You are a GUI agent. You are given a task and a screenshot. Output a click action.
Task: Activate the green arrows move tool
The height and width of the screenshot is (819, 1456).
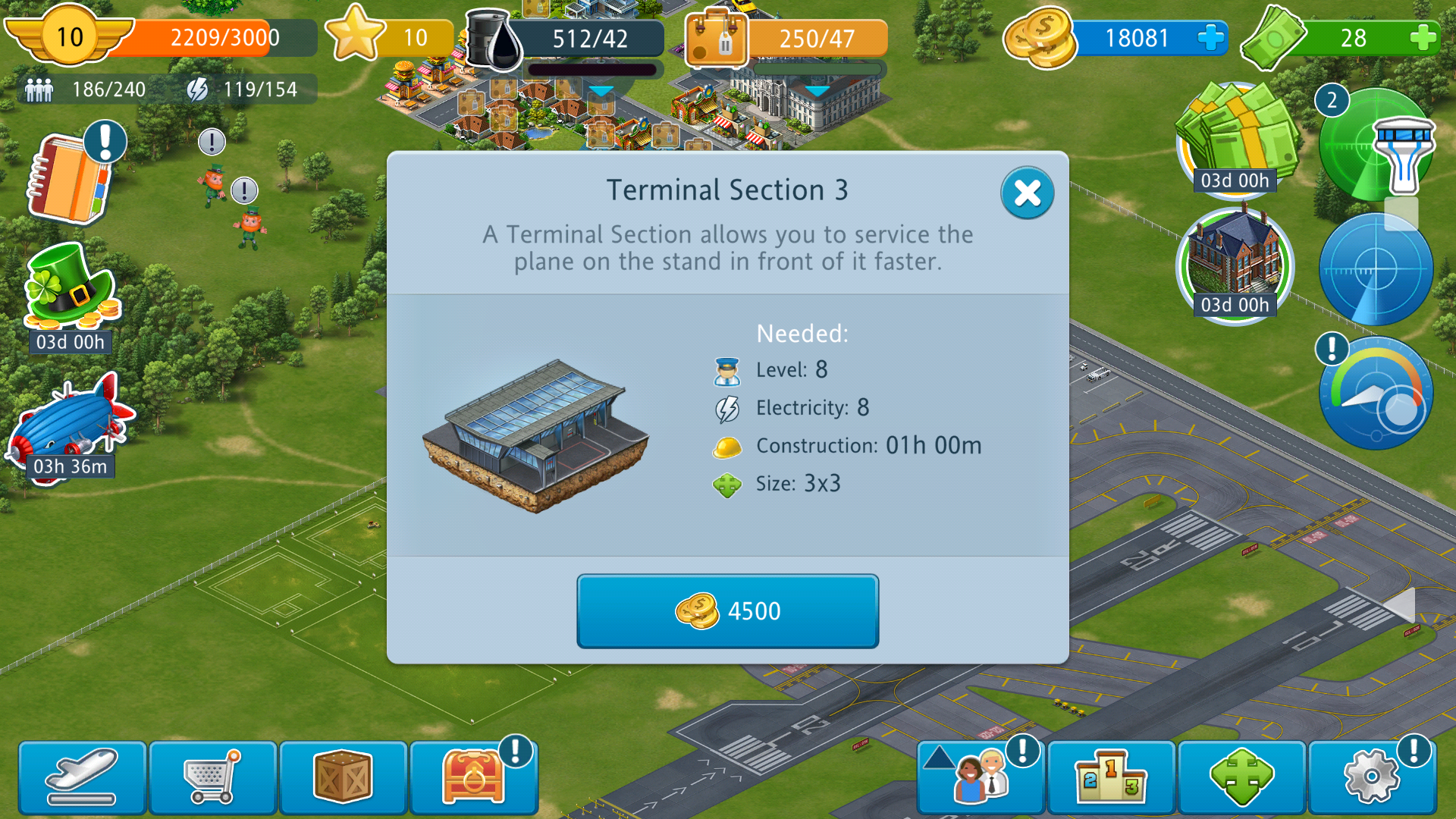1241,777
